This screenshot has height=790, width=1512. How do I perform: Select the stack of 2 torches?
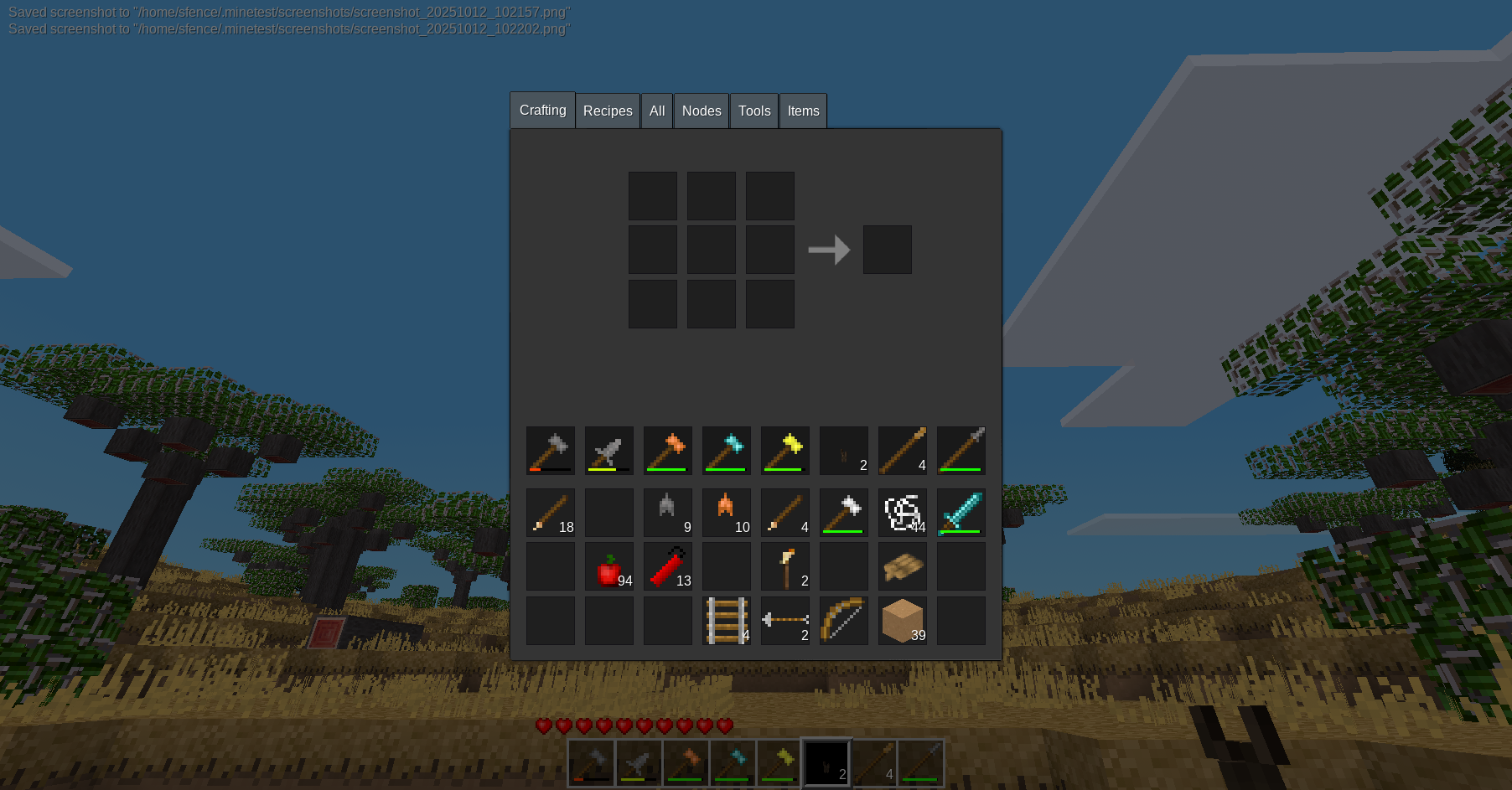(785, 567)
